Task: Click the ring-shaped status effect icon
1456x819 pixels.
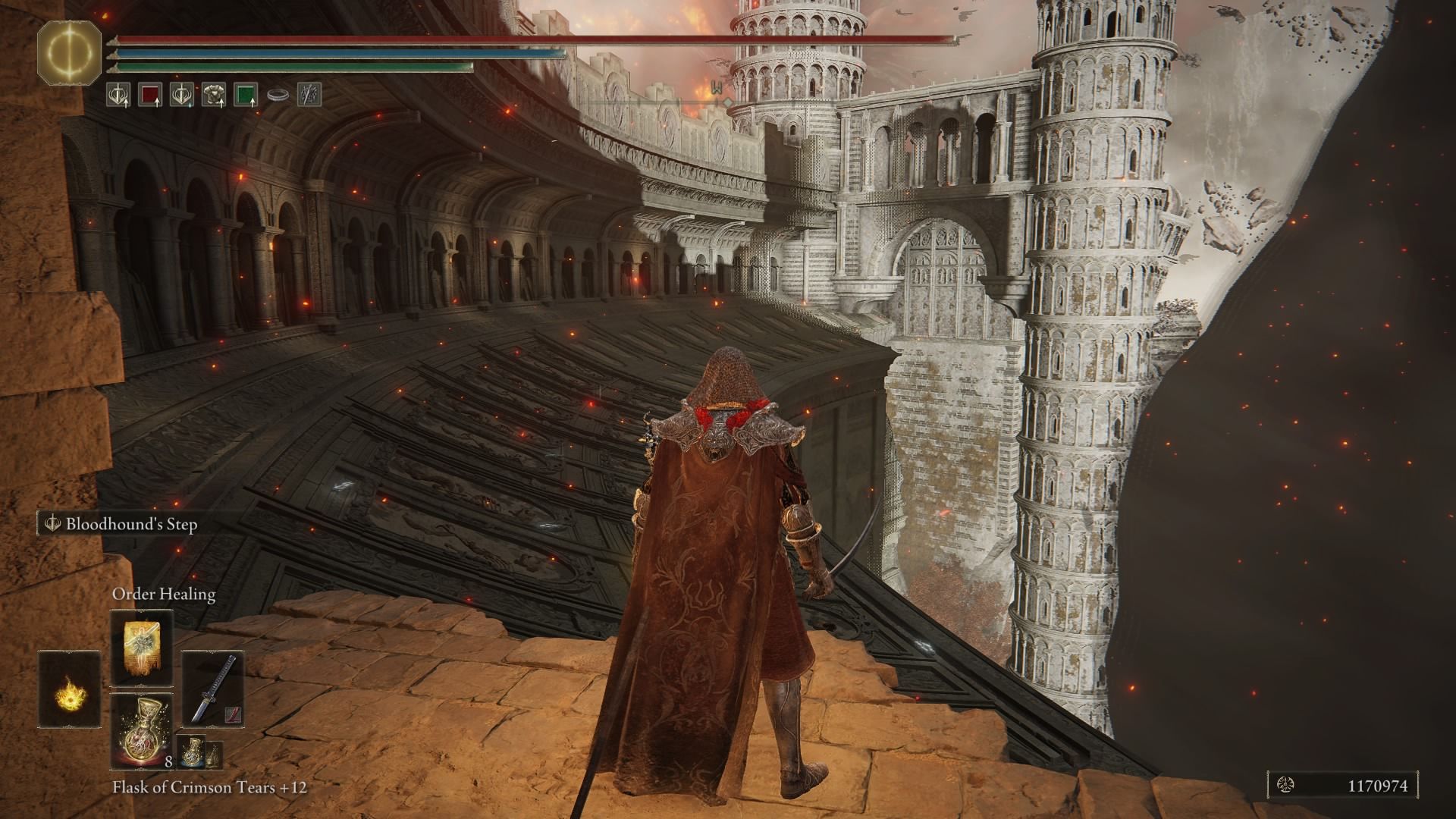Action: [x=277, y=93]
